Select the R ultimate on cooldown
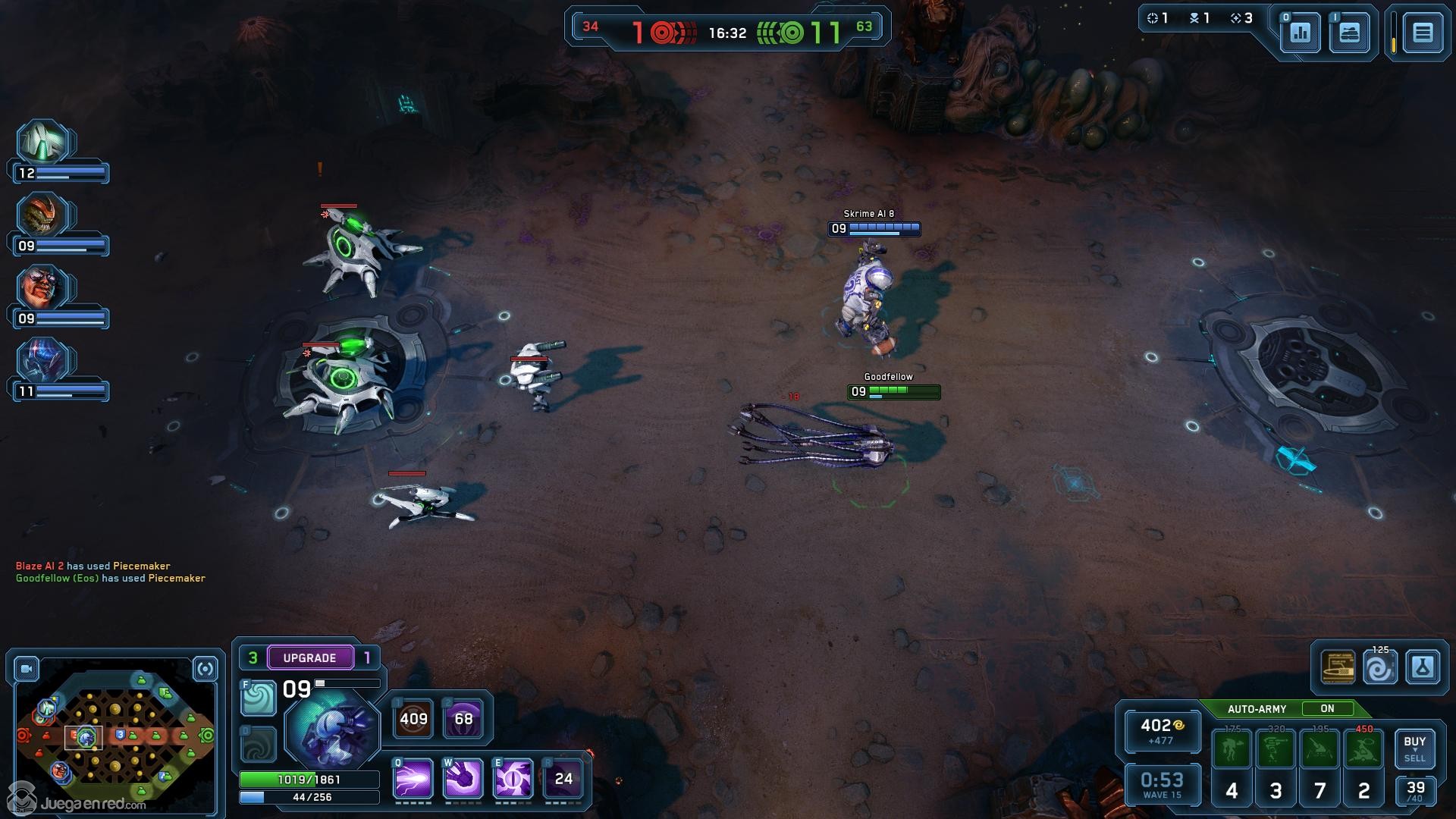The width and height of the screenshot is (1456, 819). [x=563, y=779]
